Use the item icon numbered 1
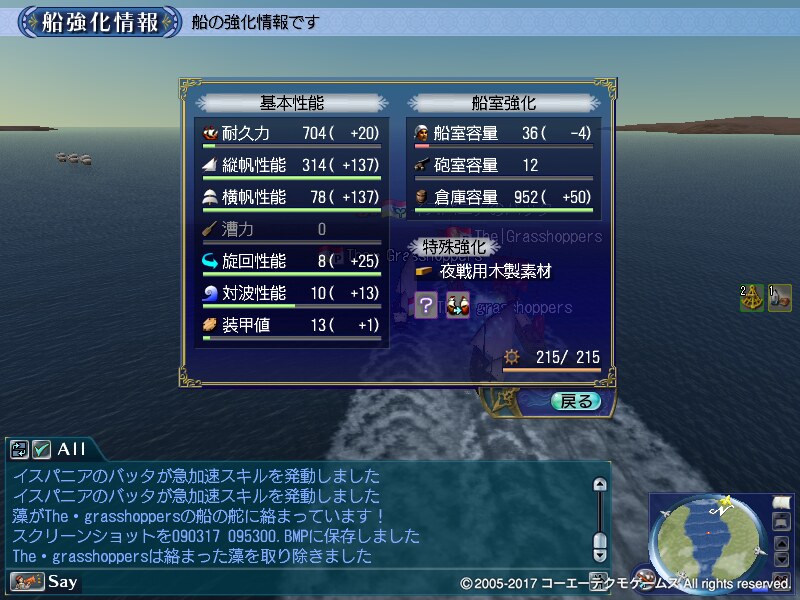This screenshot has height=600, width=800. click(780, 298)
